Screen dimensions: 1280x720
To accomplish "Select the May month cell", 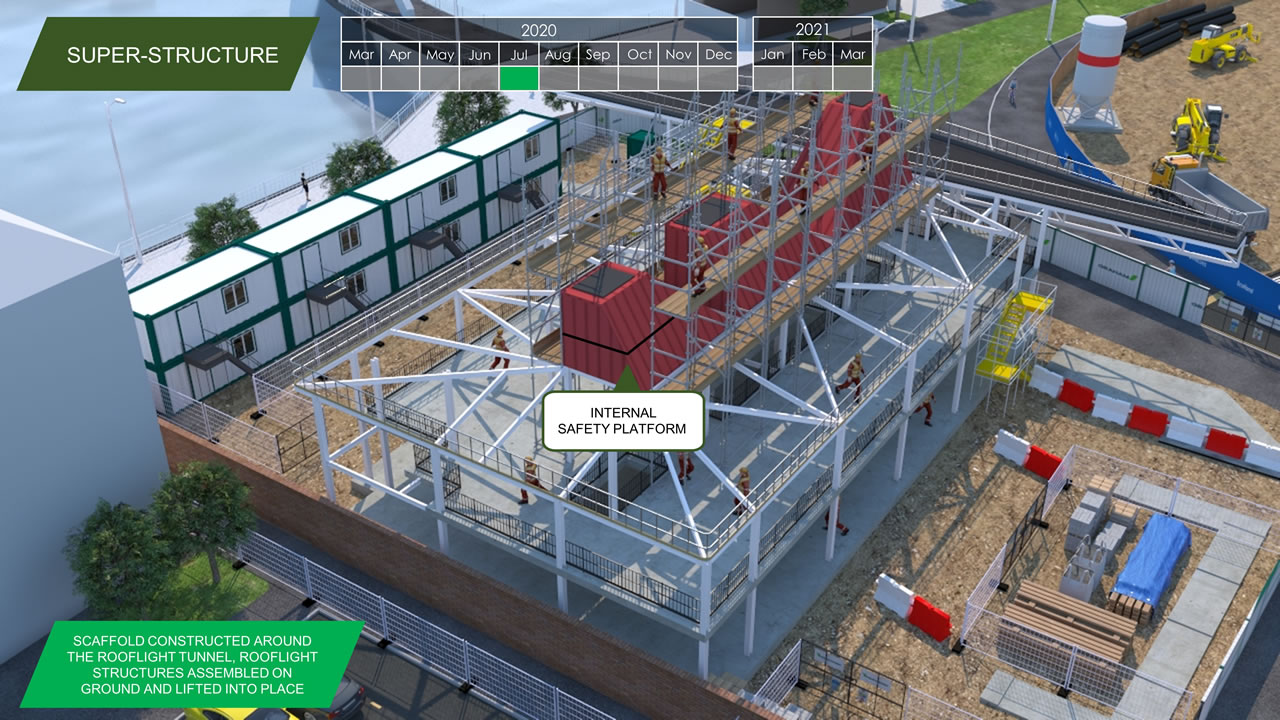I will pos(440,55).
